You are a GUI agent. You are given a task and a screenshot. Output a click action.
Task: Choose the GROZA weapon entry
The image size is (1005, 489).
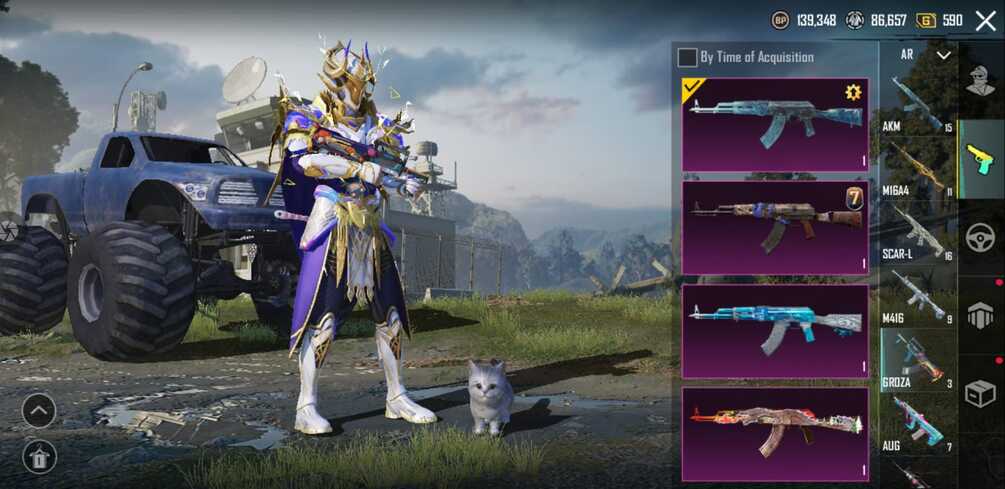pyautogui.click(x=916, y=361)
